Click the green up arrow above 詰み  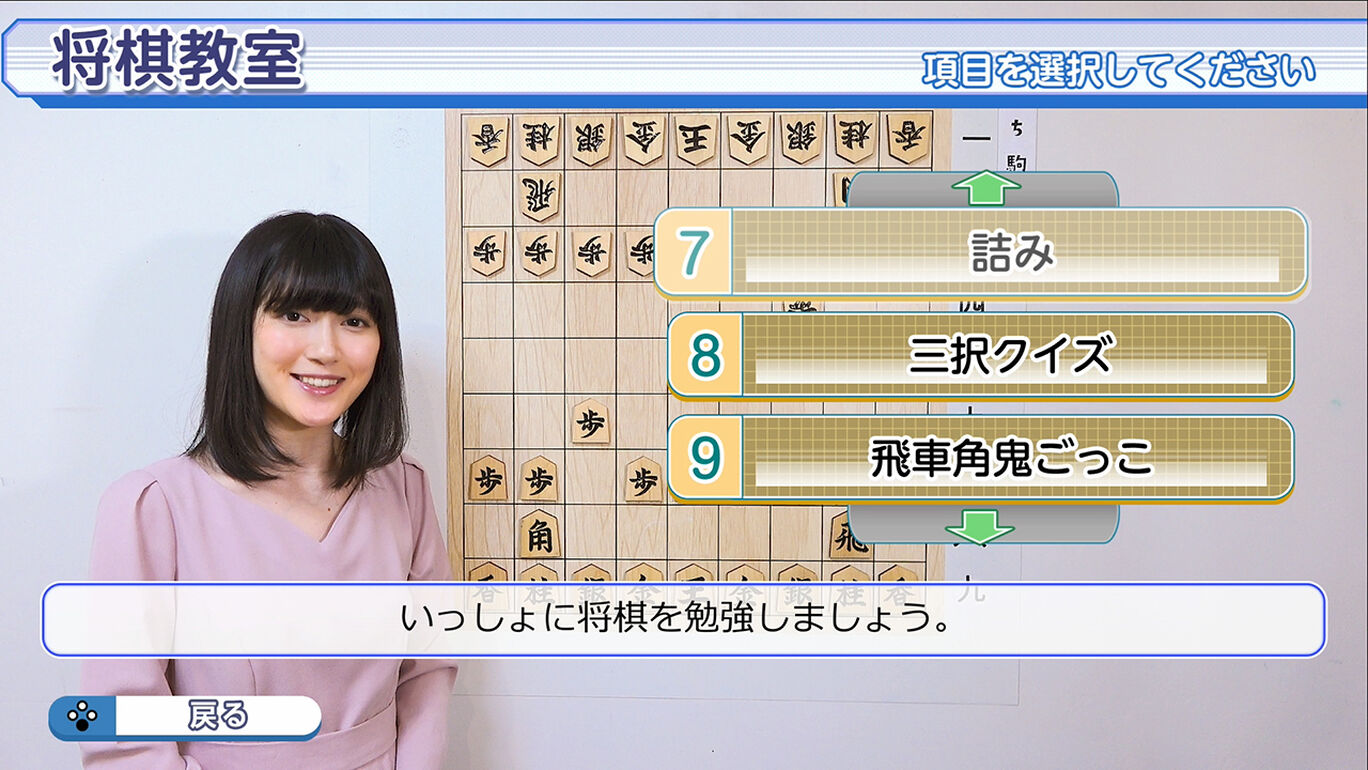tap(985, 186)
